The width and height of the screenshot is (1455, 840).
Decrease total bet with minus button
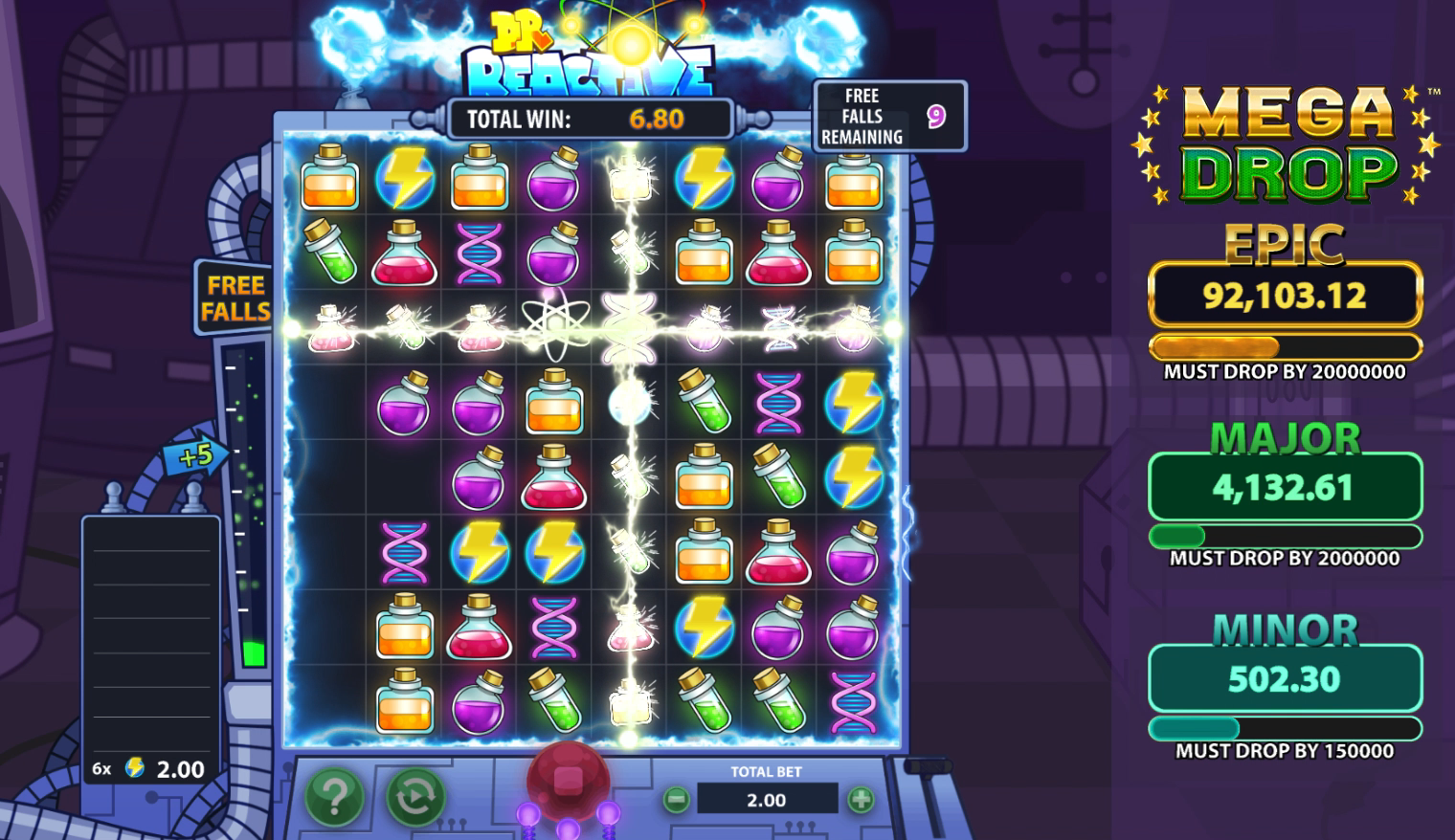pyautogui.click(x=676, y=799)
